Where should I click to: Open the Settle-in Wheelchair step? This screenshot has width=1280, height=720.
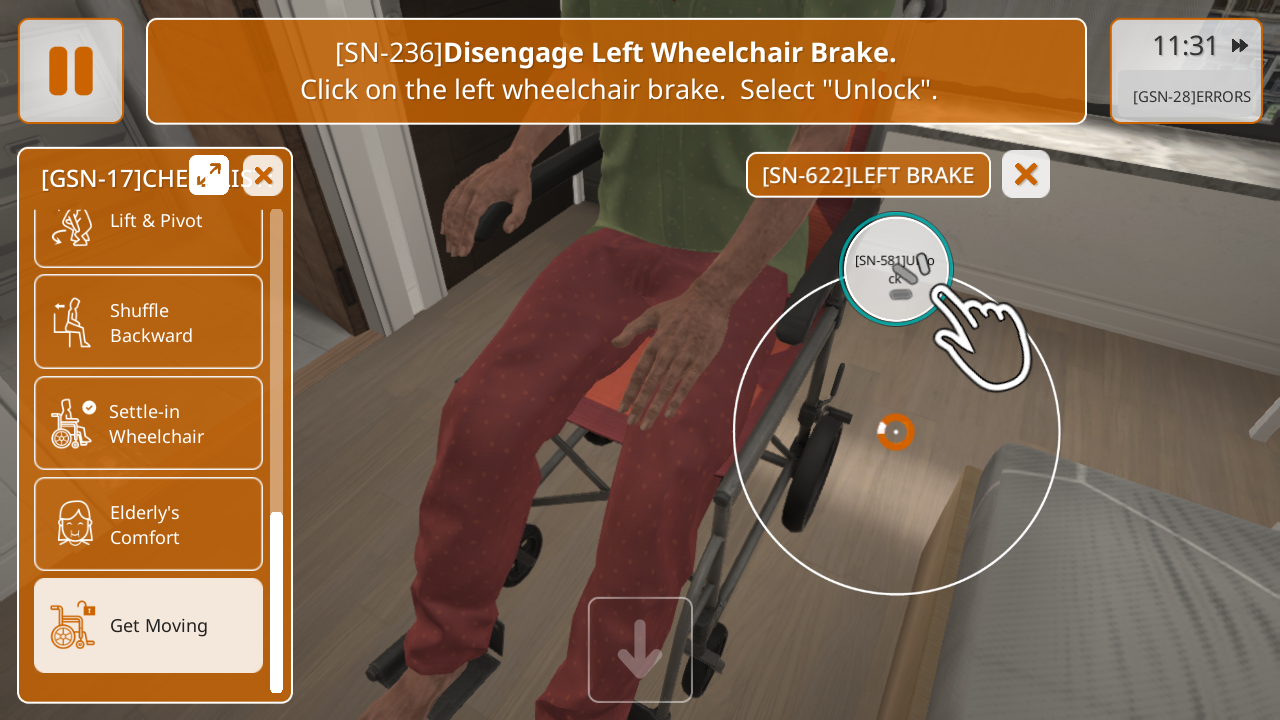click(x=148, y=423)
